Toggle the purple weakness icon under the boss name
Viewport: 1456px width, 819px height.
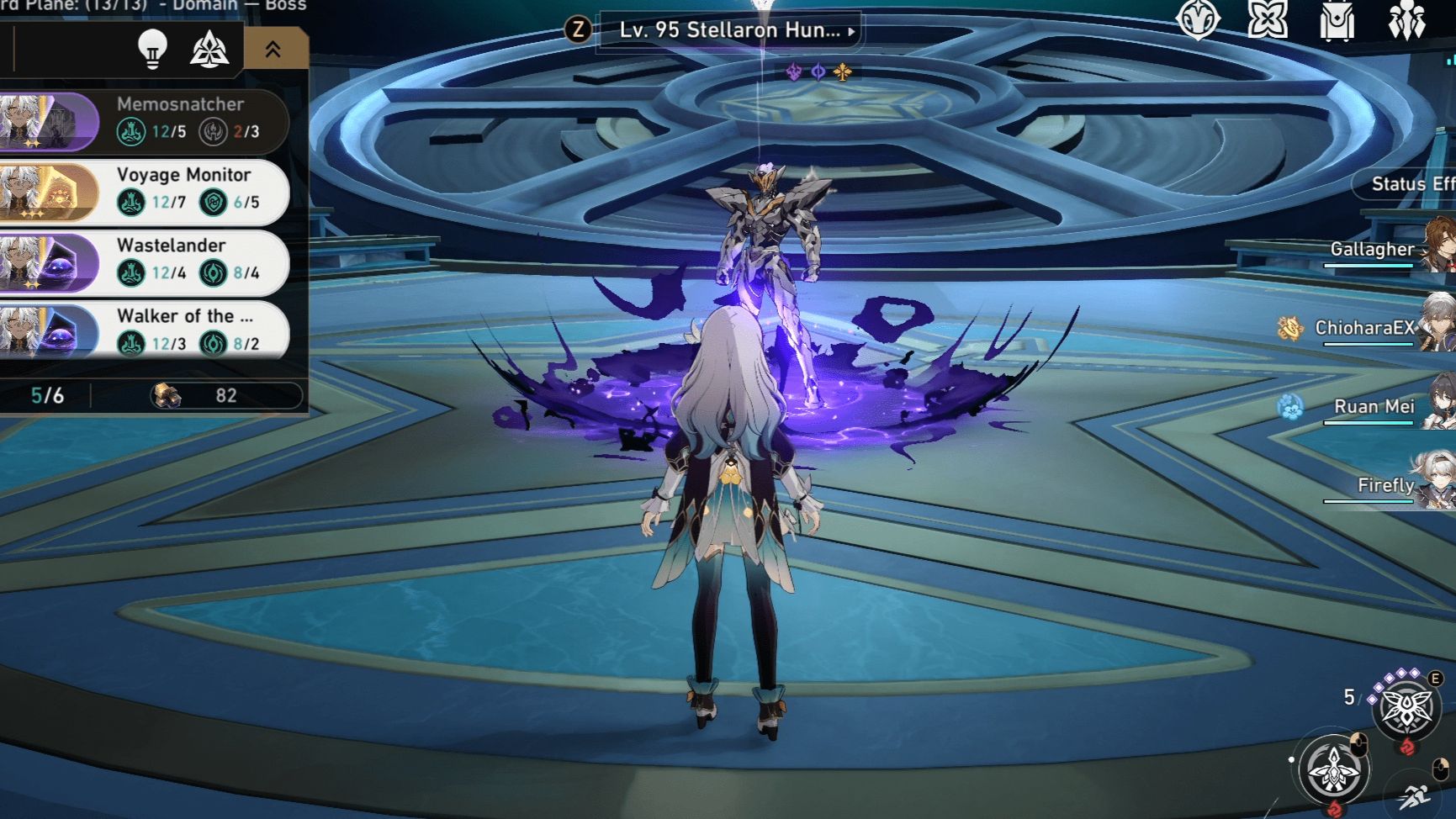pyautogui.click(x=792, y=71)
